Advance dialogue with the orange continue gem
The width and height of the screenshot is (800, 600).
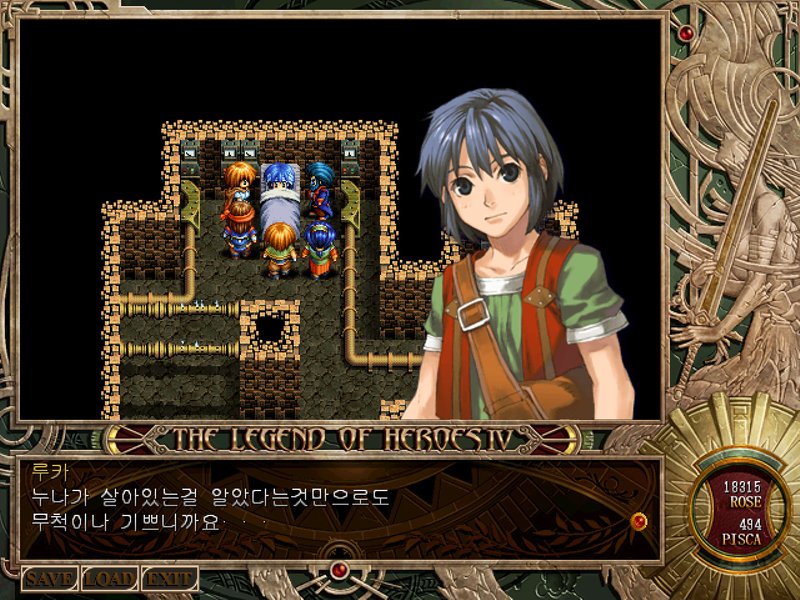point(638,520)
